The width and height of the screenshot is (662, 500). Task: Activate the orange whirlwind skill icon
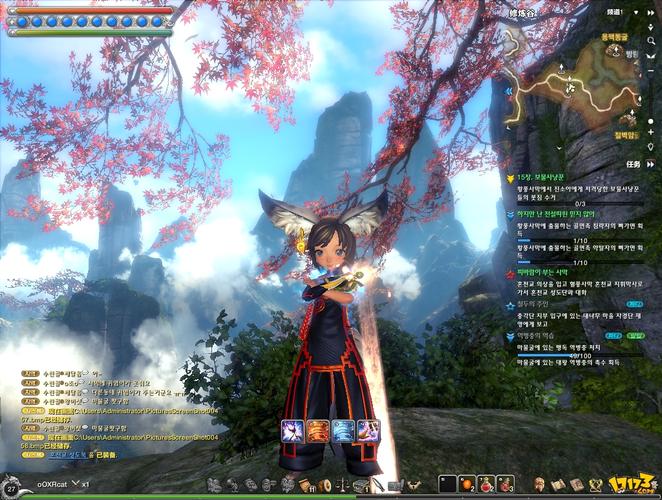point(319,432)
